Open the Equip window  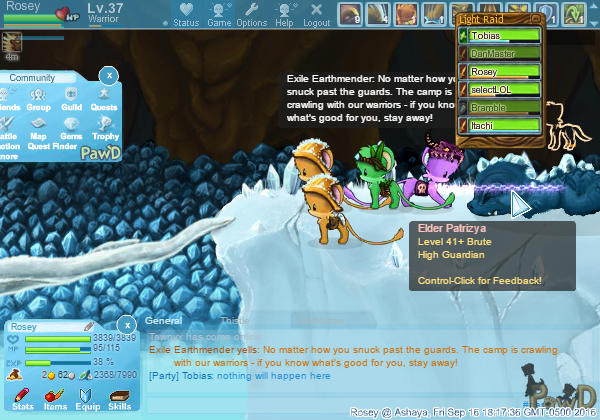(87, 398)
